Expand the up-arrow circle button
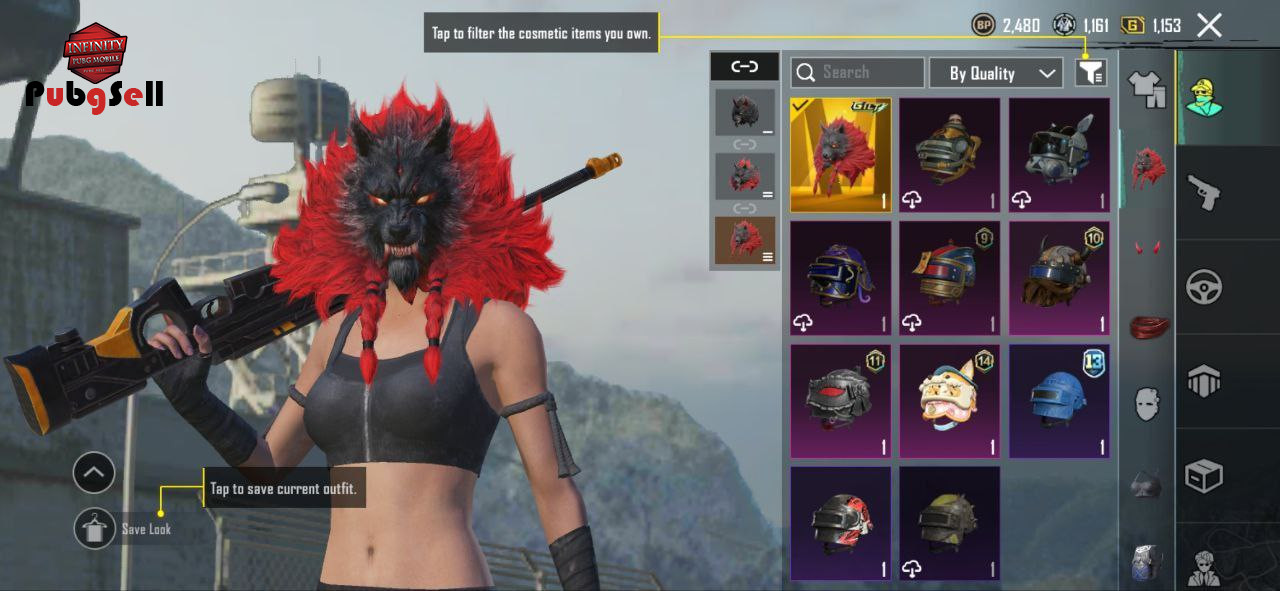The height and width of the screenshot is (591, 1280). (94, 473)
